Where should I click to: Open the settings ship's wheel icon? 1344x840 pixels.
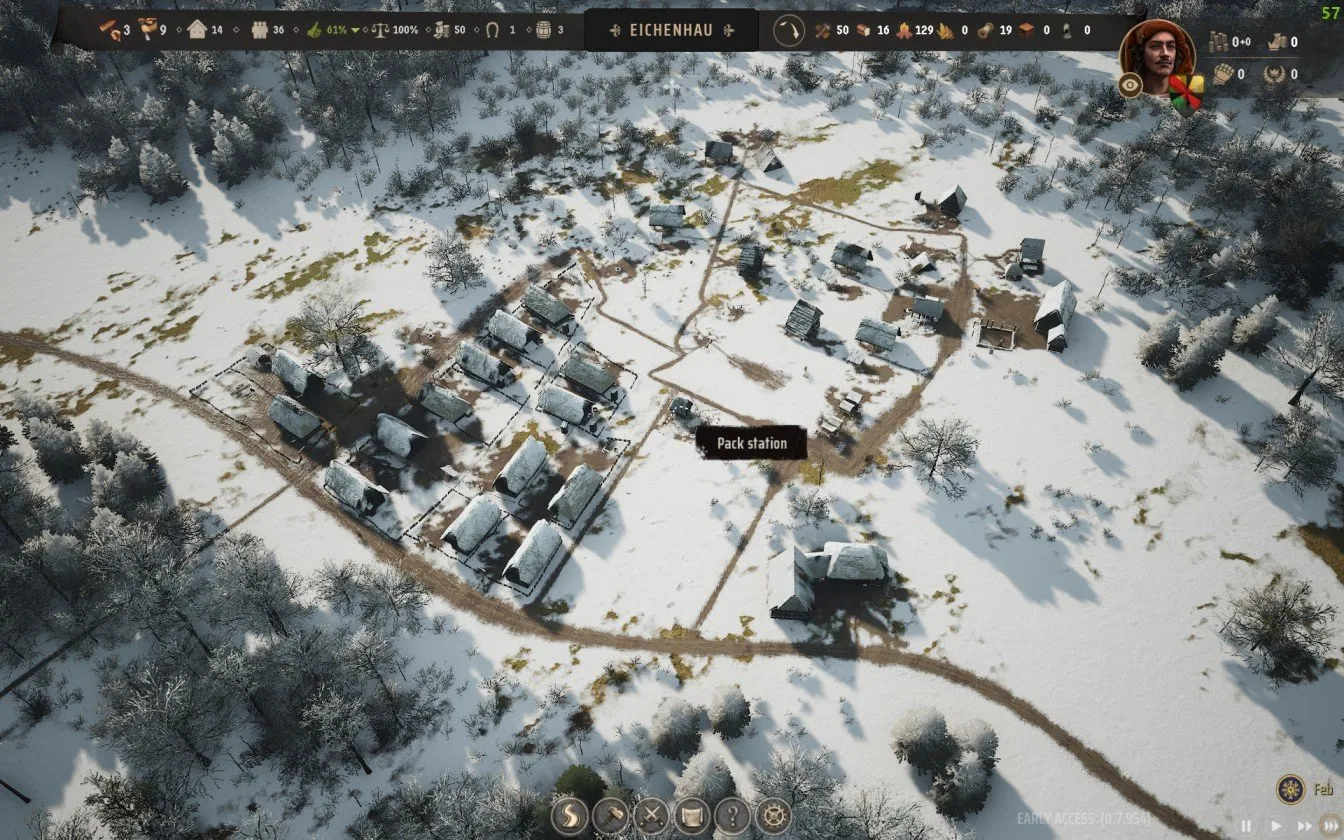(x=774, y=813)
